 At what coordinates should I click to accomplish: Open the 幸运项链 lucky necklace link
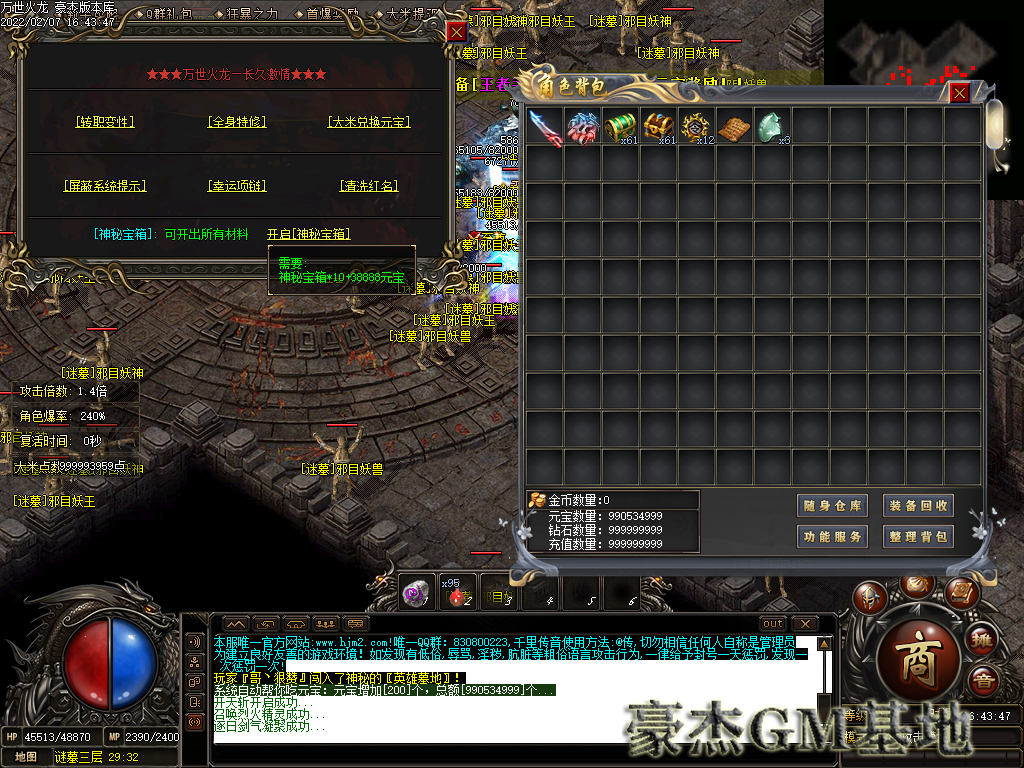237,186
